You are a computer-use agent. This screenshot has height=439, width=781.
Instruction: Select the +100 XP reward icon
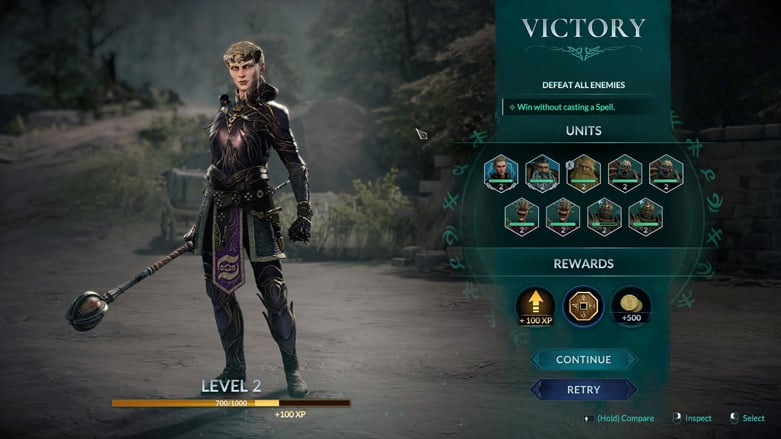click(536, 306)
